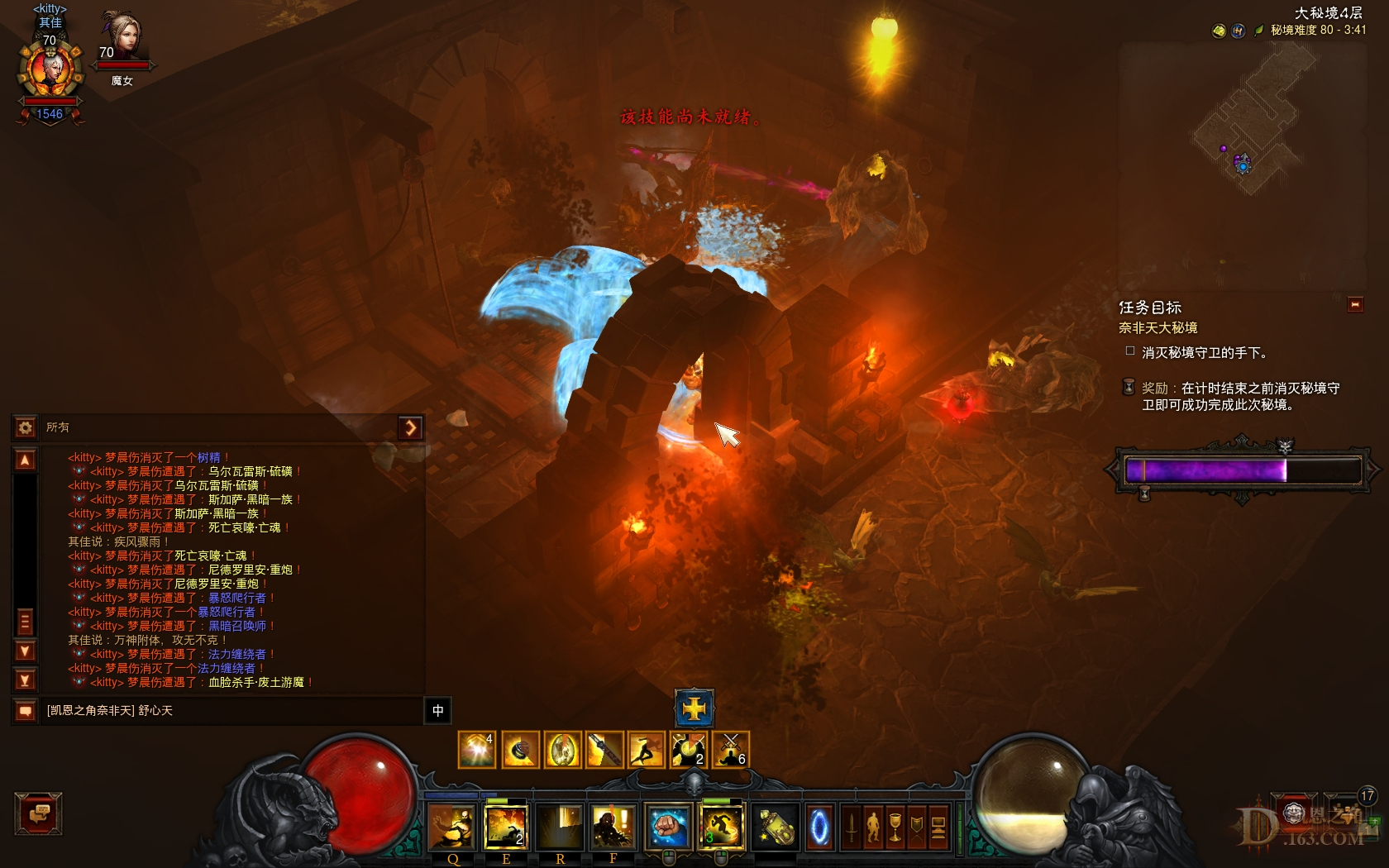The width and height of the screenshot is (1389, 868).
Task: Open the achievements goblet icon
Action: [x=895, y=827]
